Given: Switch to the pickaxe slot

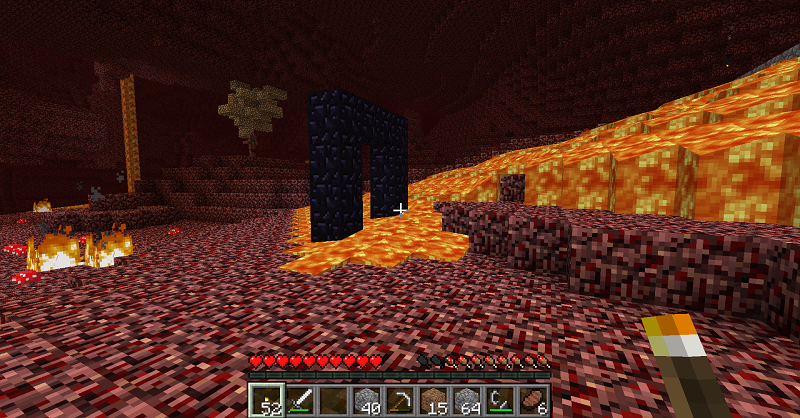Looking at the screenshot, I should (x=400, y=400).
